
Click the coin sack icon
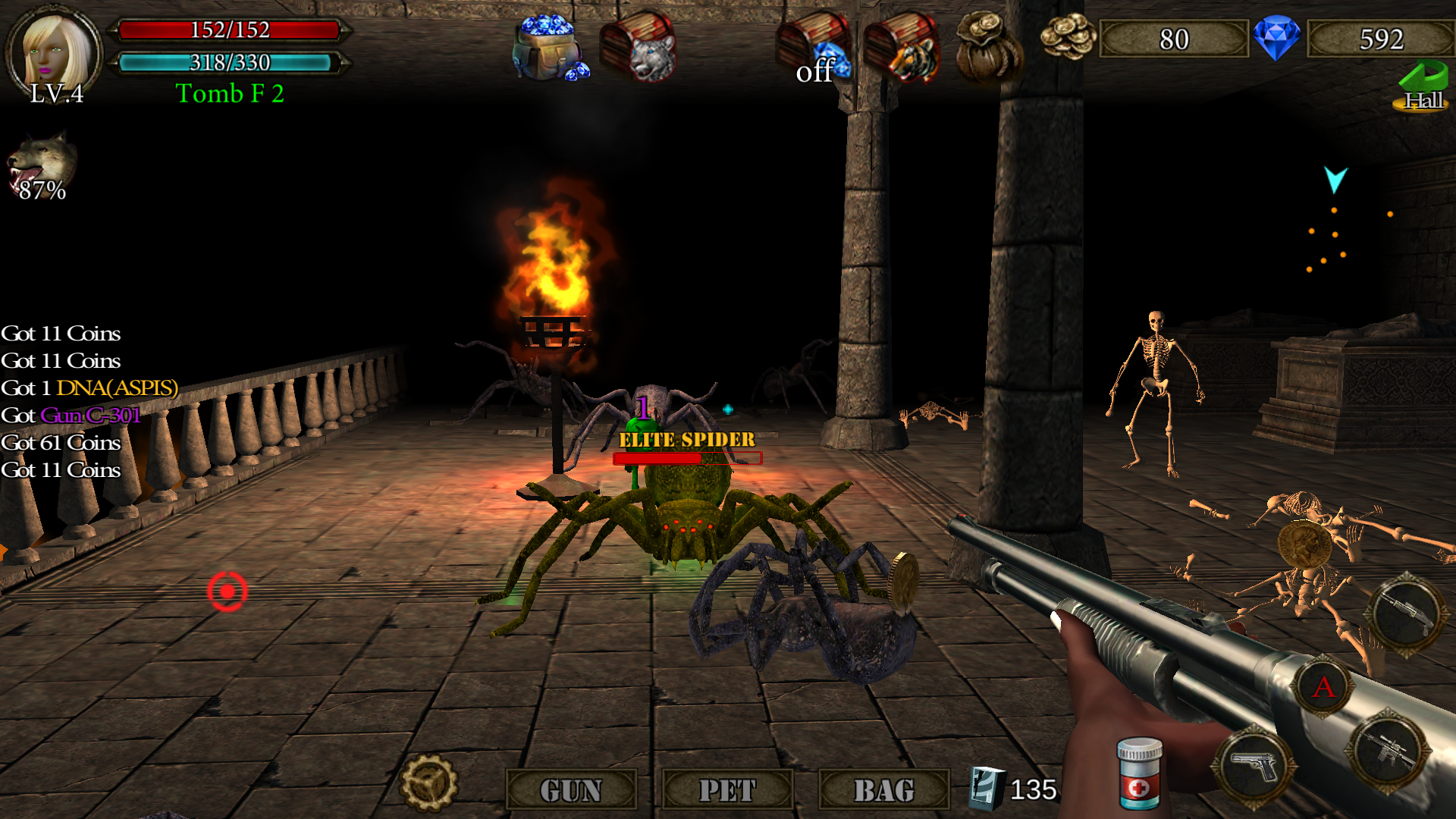(x=990, y=45)
